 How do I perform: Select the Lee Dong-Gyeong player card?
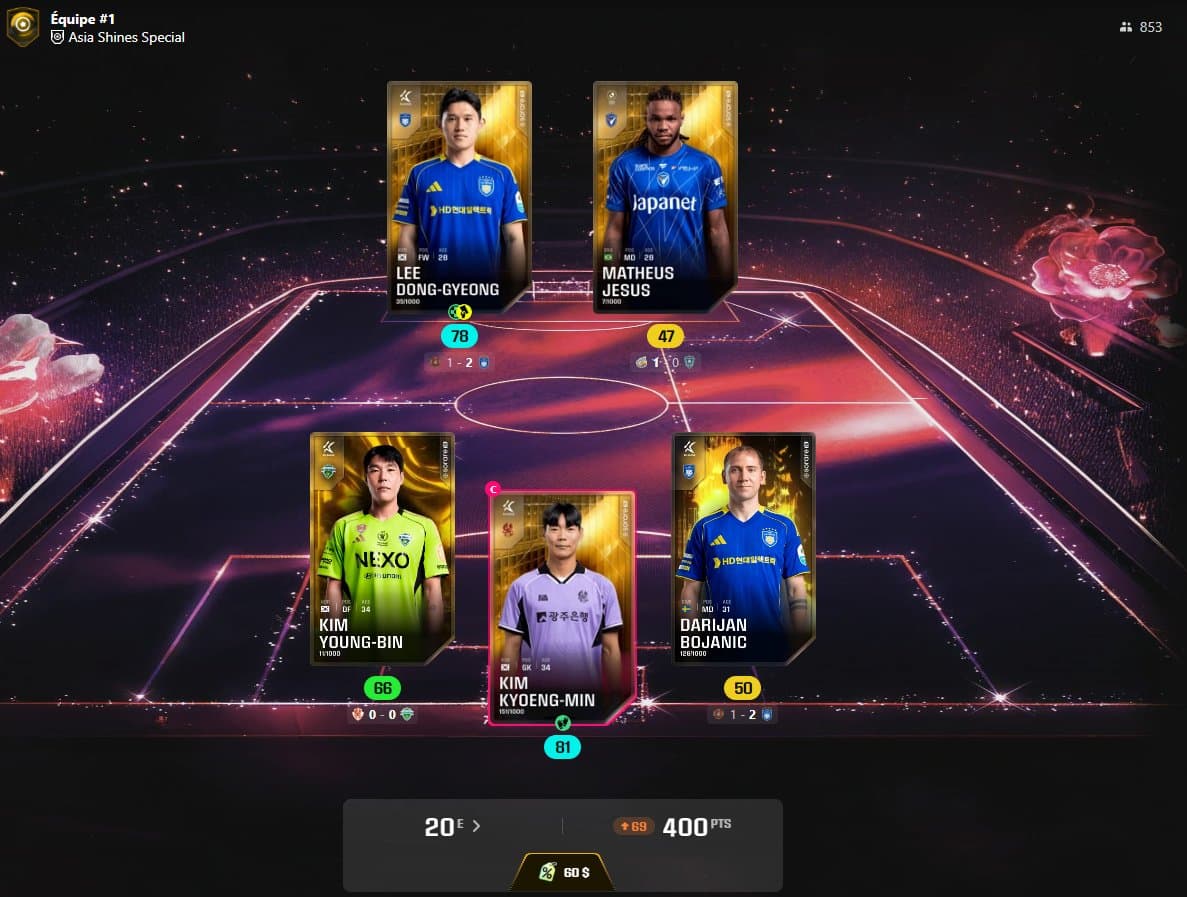459,197
